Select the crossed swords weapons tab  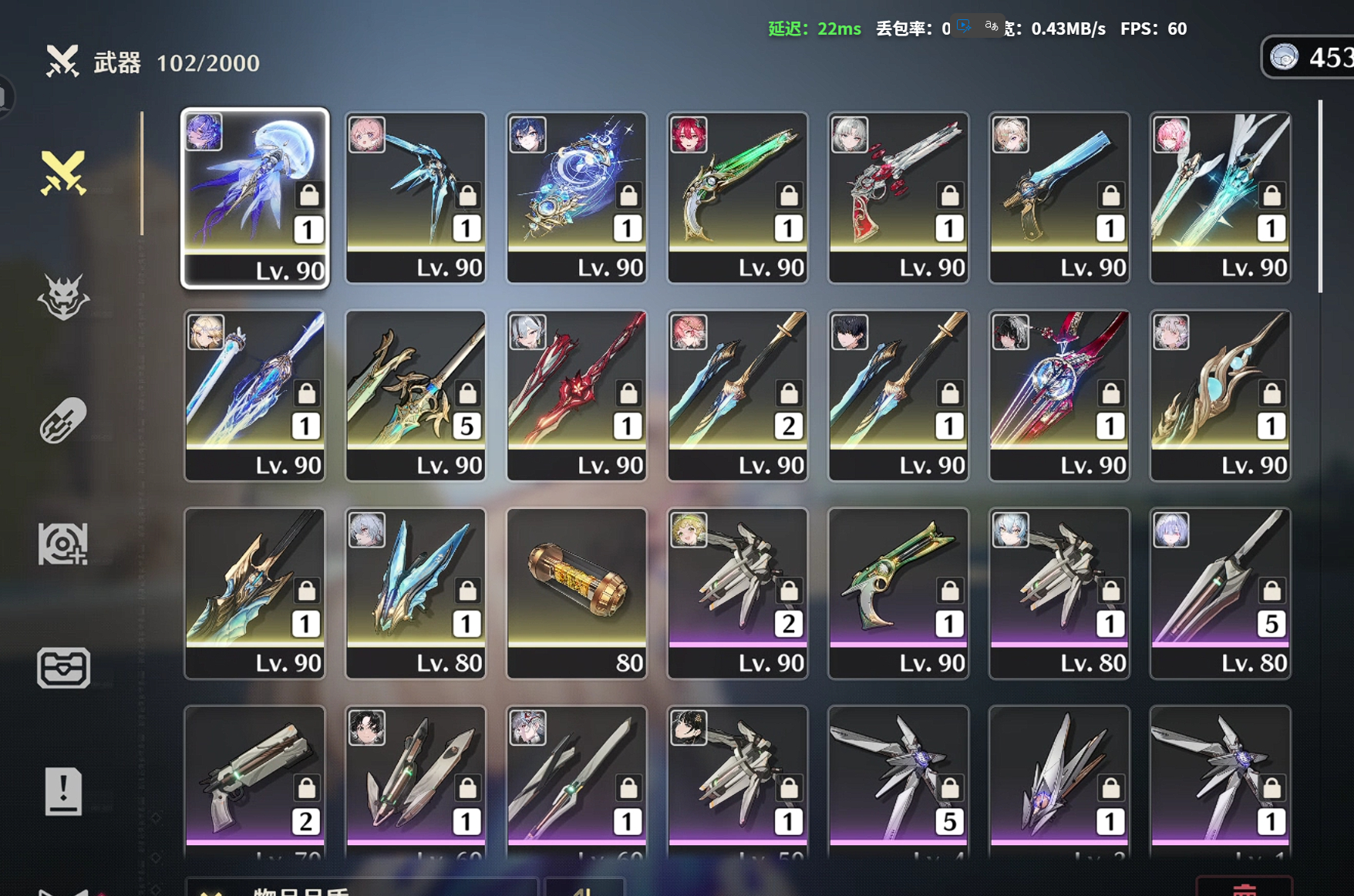(x=63, y=173)
